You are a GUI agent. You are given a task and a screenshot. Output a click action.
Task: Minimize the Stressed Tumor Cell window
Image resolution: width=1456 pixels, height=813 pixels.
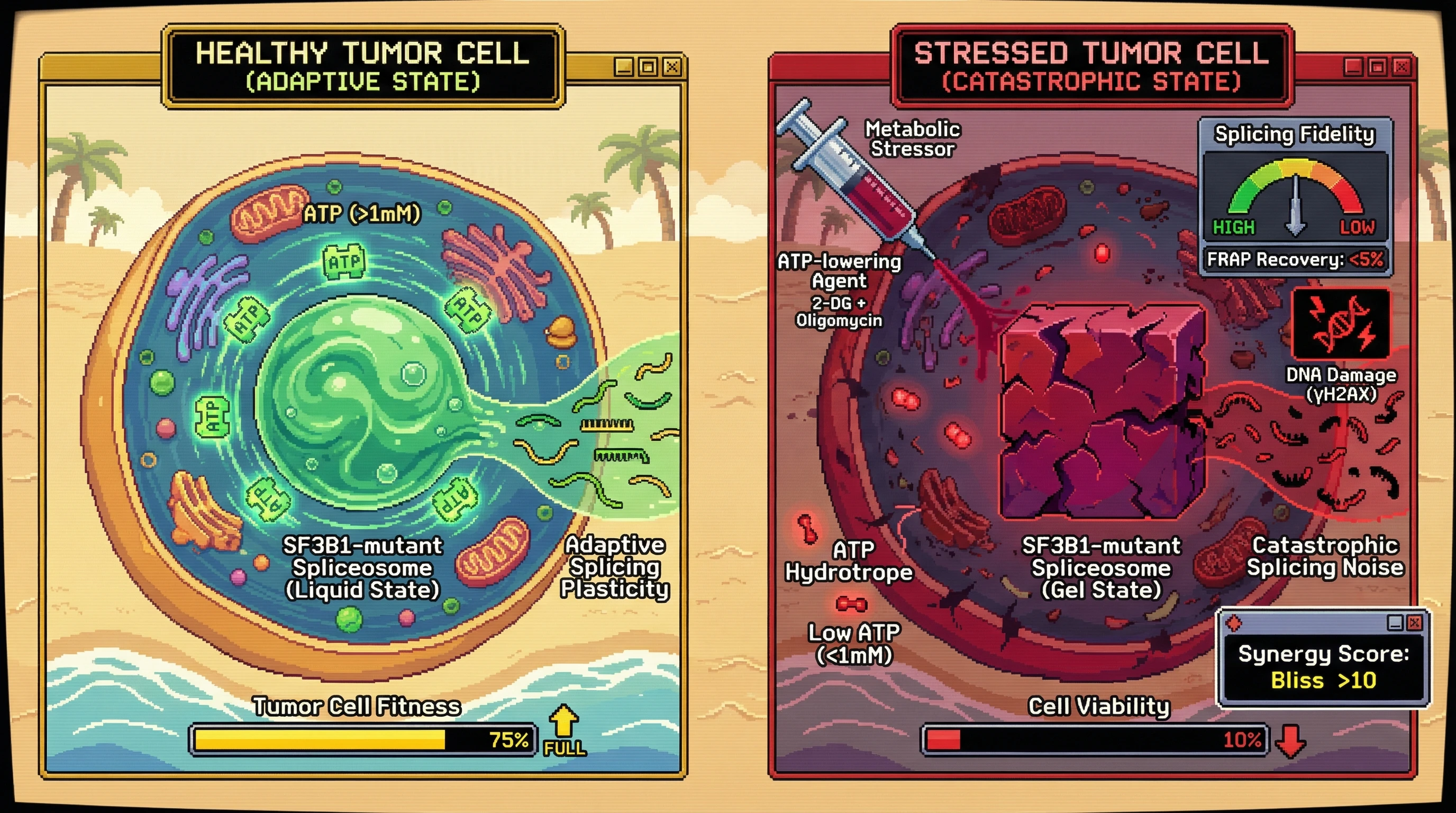[1353, 67]
